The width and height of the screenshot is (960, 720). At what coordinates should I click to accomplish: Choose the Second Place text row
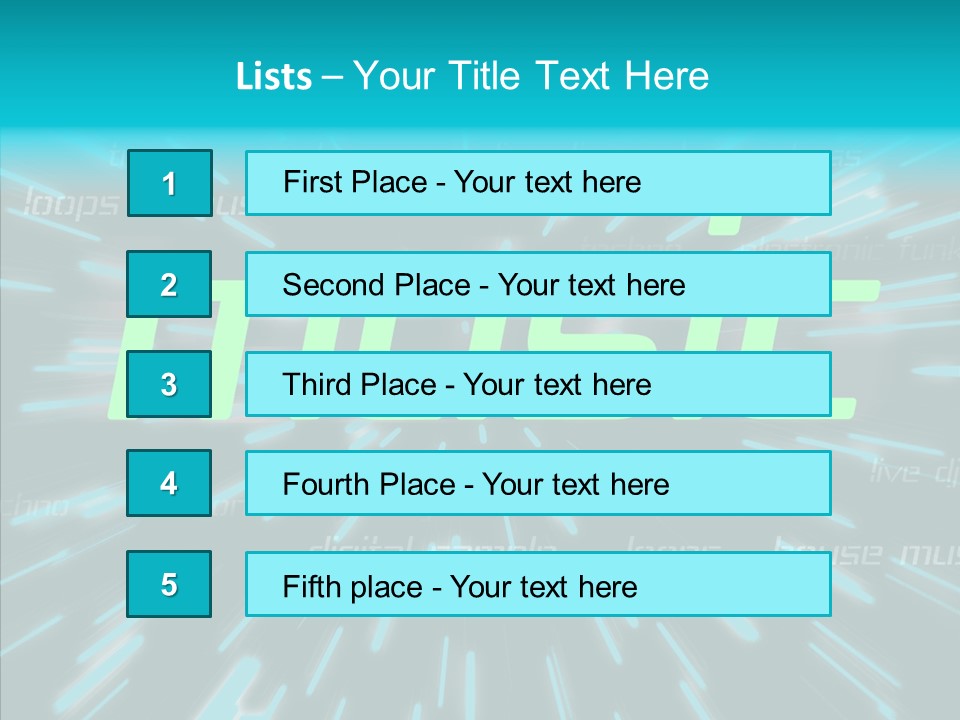[538, 284]
